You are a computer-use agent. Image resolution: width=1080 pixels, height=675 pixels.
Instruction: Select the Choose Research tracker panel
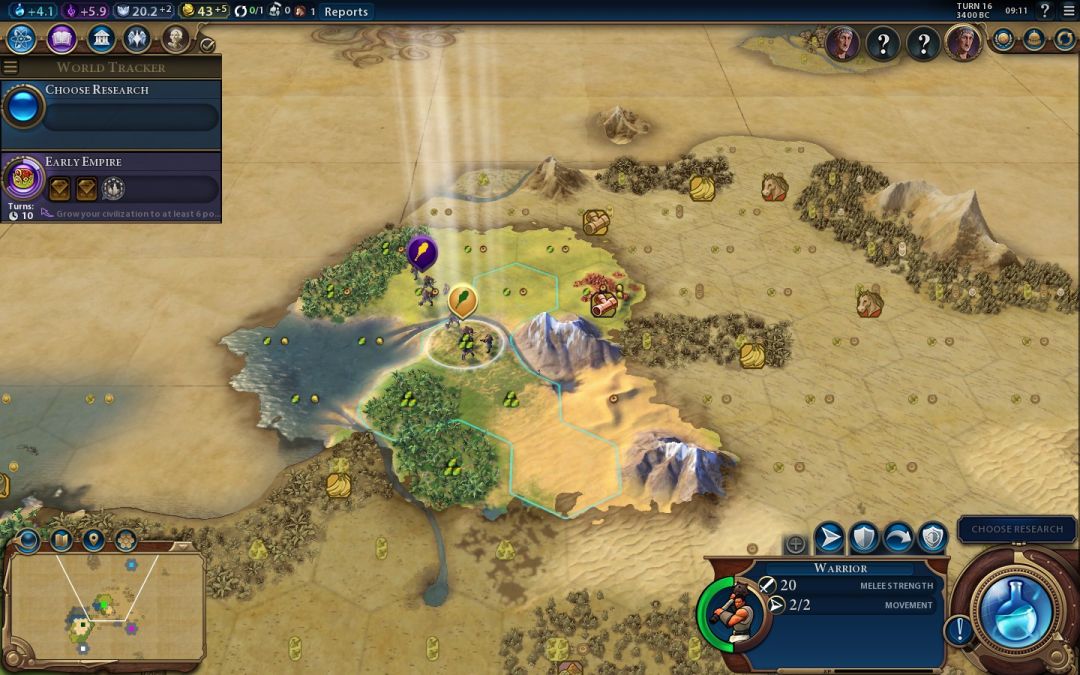[110, 106]
